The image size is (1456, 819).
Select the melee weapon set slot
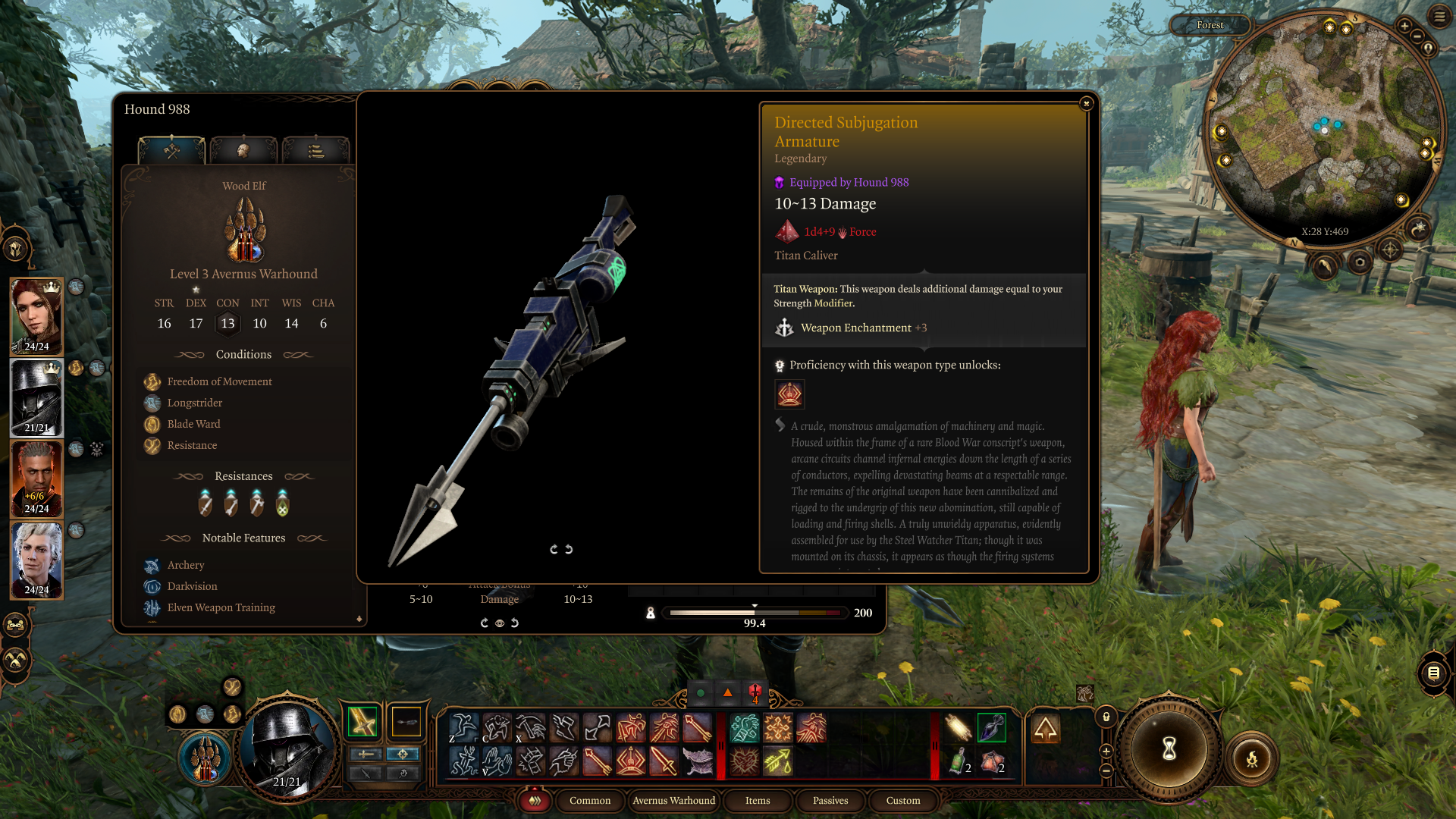pos(362,722)
